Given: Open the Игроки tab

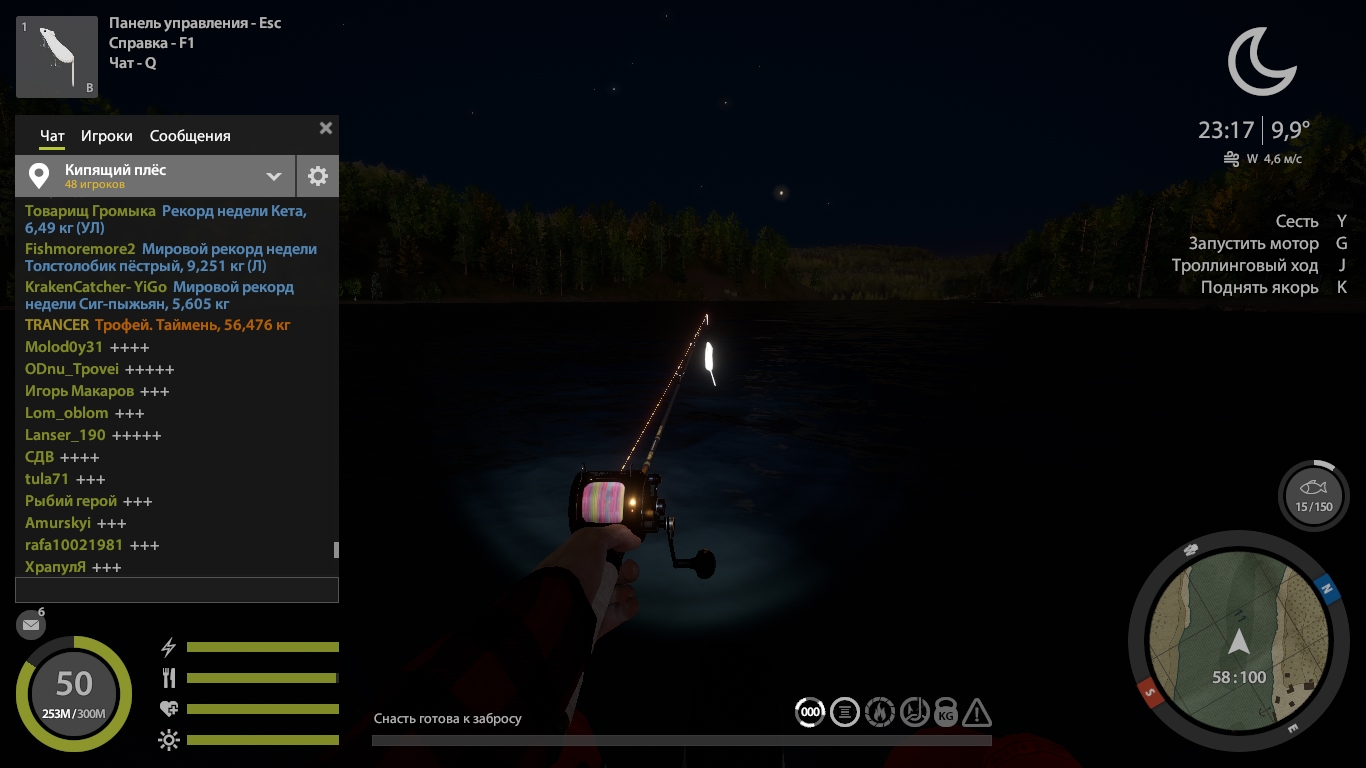Looking at the screenshot, I should pyautogui.click(x=107, y=136).
